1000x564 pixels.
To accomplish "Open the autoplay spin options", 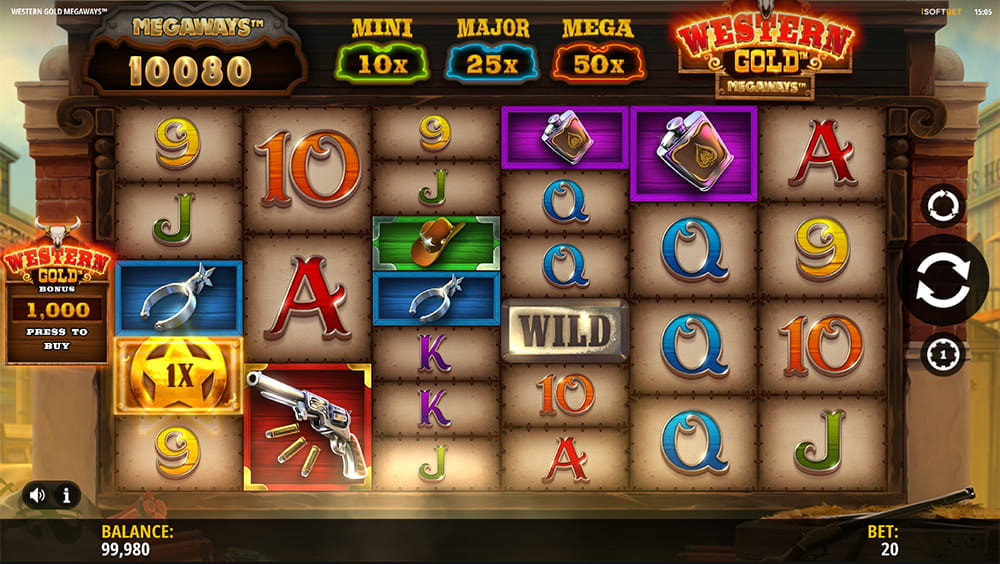I will [942, 207].
